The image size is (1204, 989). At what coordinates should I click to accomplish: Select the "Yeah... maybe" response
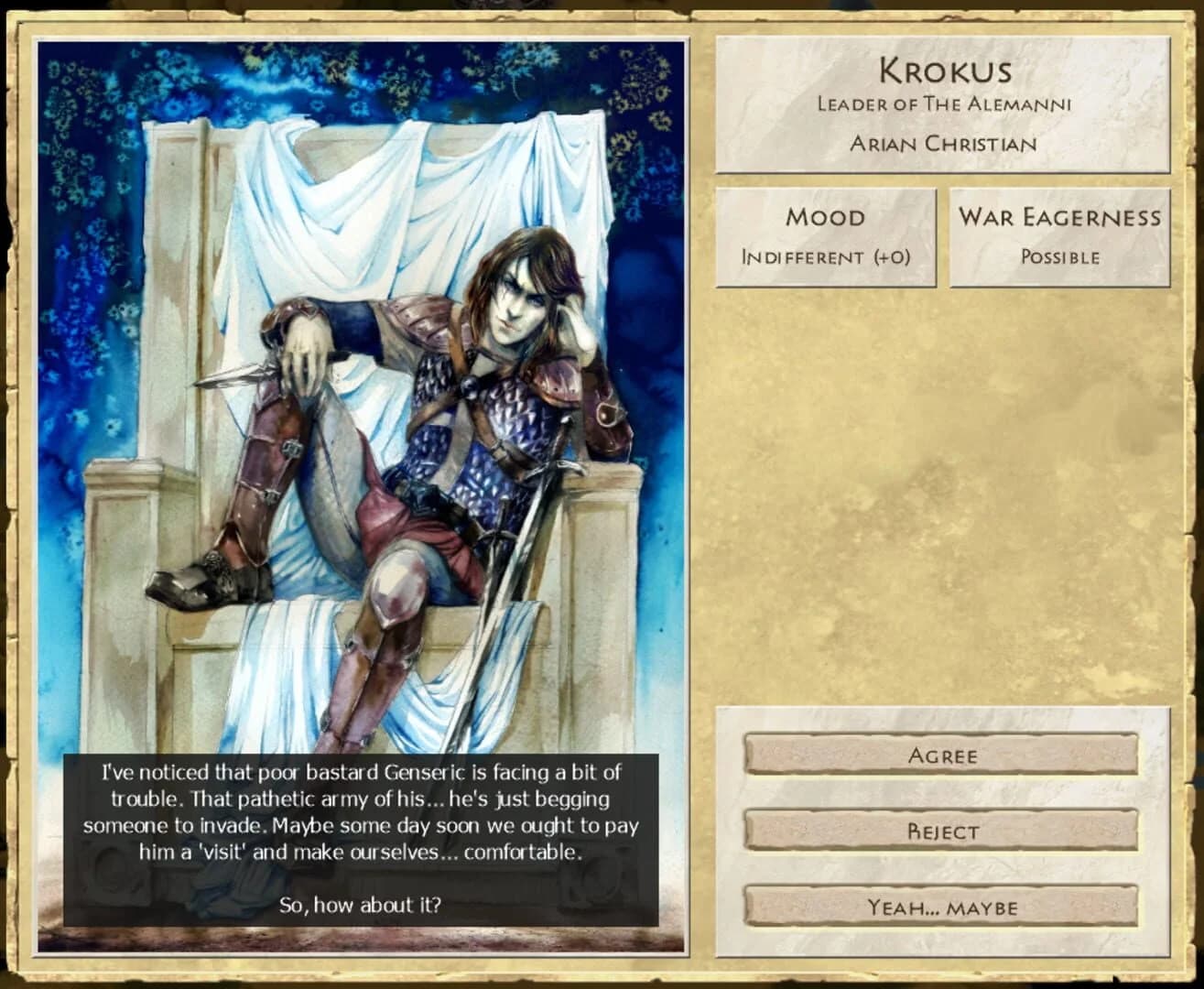pyautogui.click(x=943, y=907)
